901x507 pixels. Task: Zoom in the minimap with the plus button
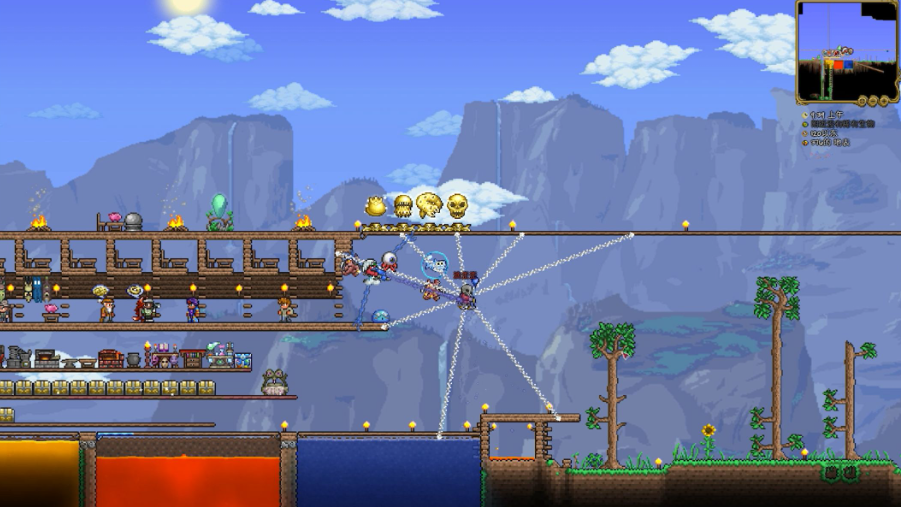coord(885,101)
